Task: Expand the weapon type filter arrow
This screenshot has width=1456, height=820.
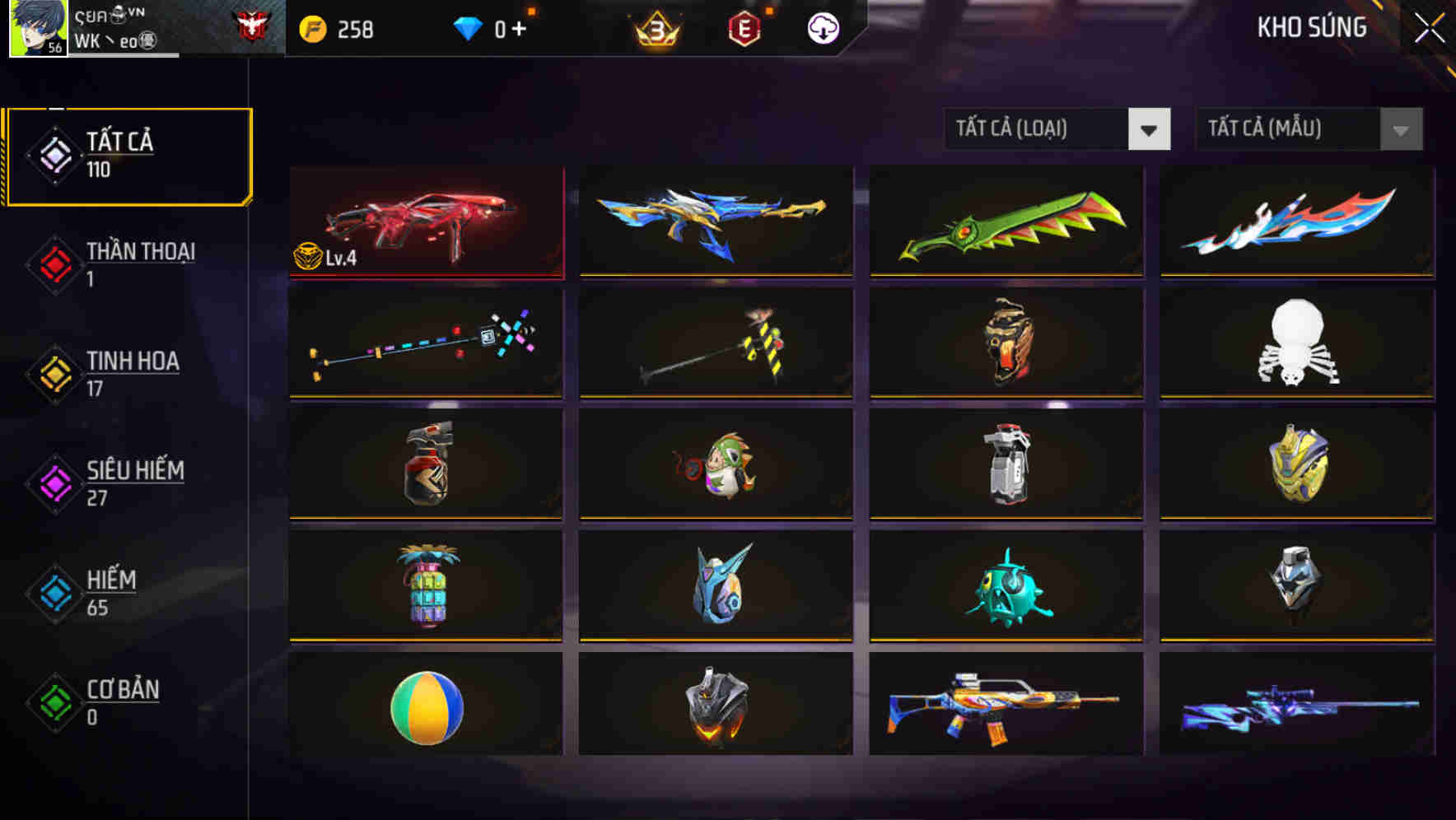Action: coord(1150,129)
